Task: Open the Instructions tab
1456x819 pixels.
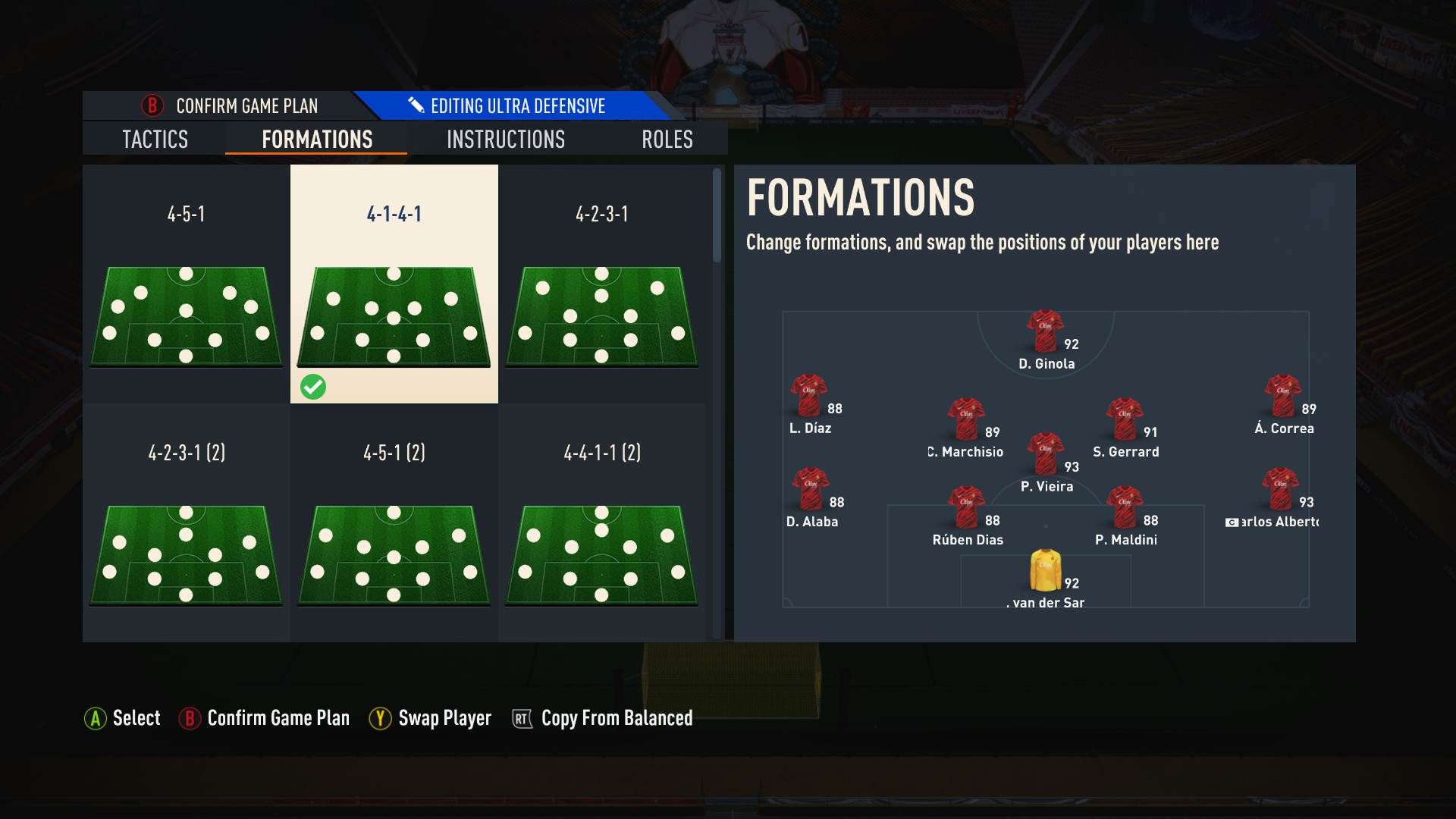Action: [x=506, y=140]
